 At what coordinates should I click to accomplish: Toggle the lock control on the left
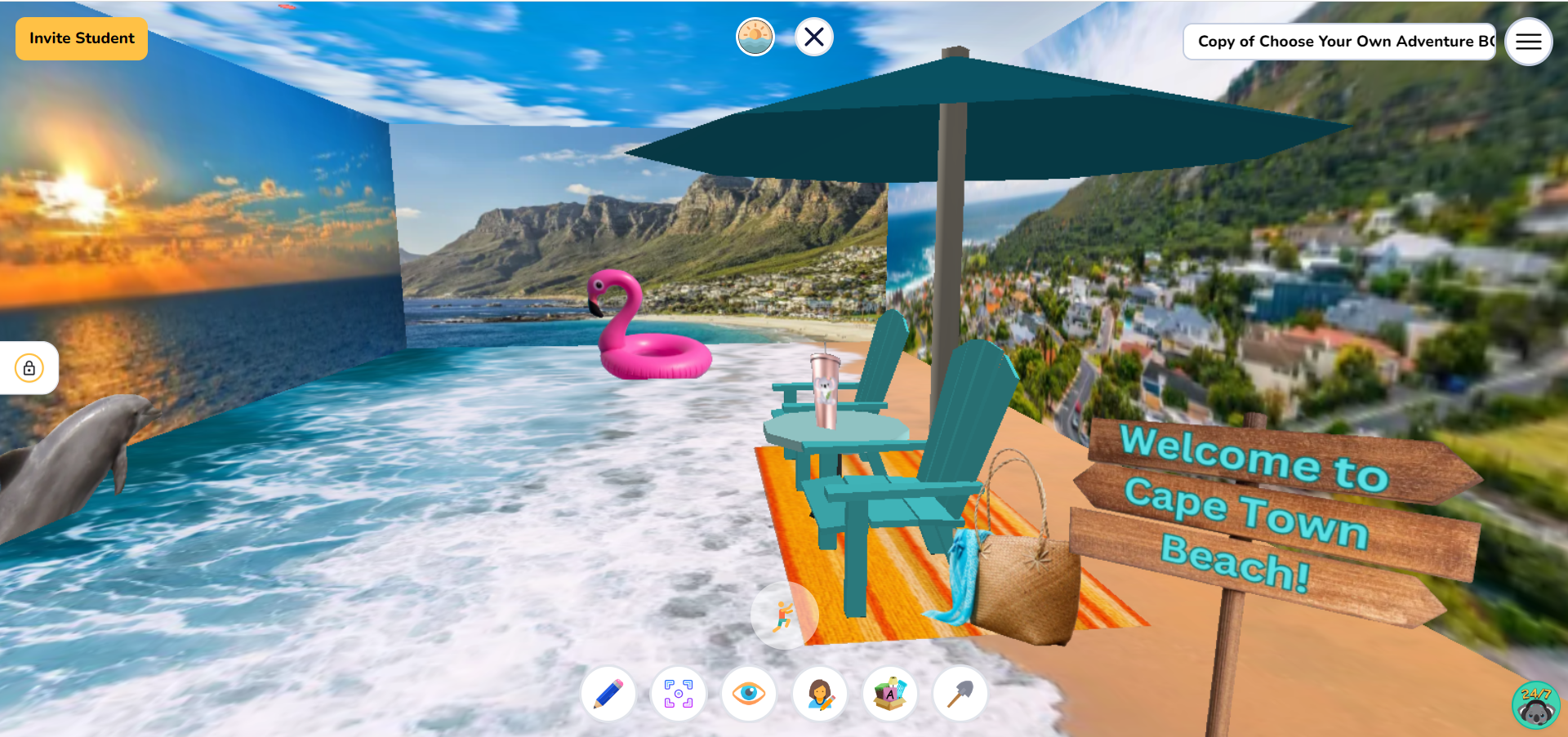(29, 368)
